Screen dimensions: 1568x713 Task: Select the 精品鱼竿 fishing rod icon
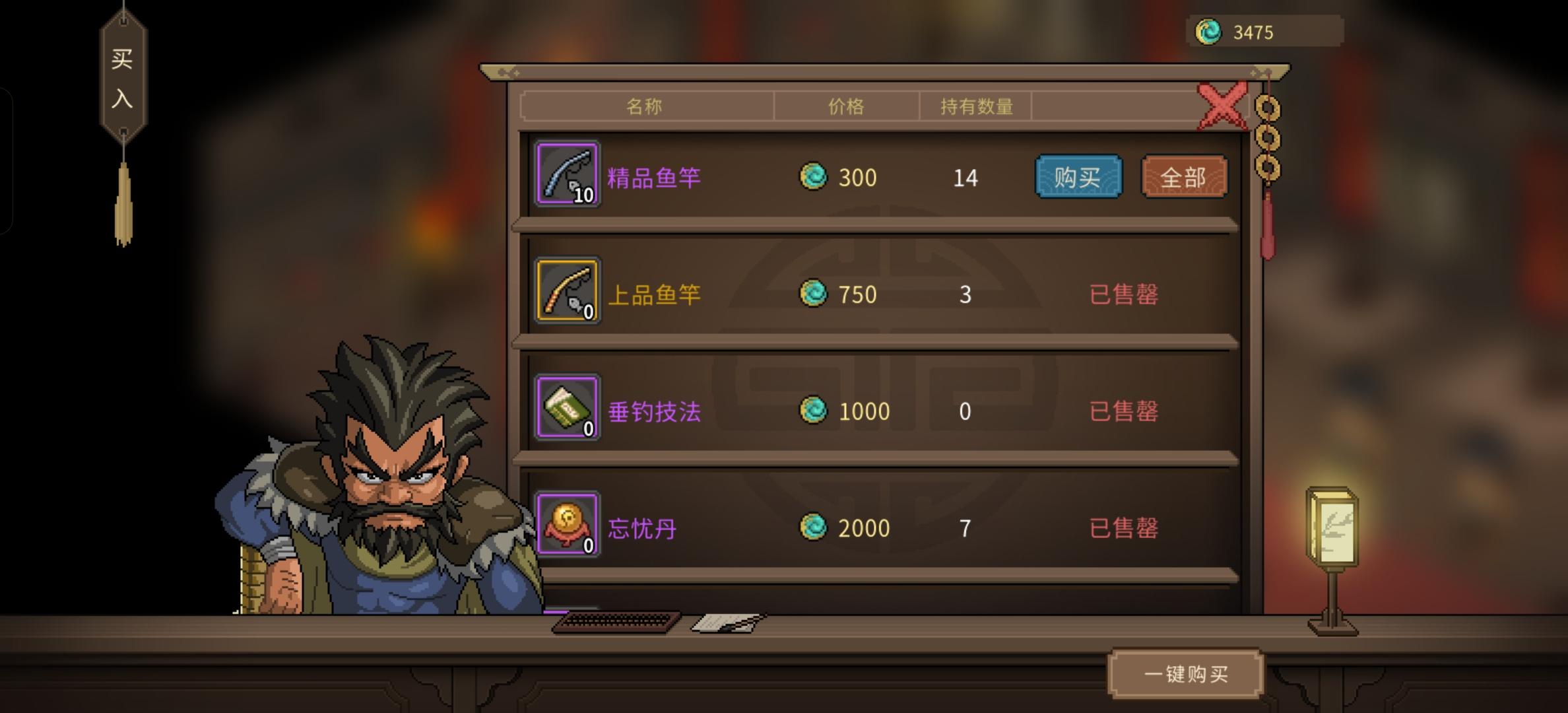tap(568, 177)
